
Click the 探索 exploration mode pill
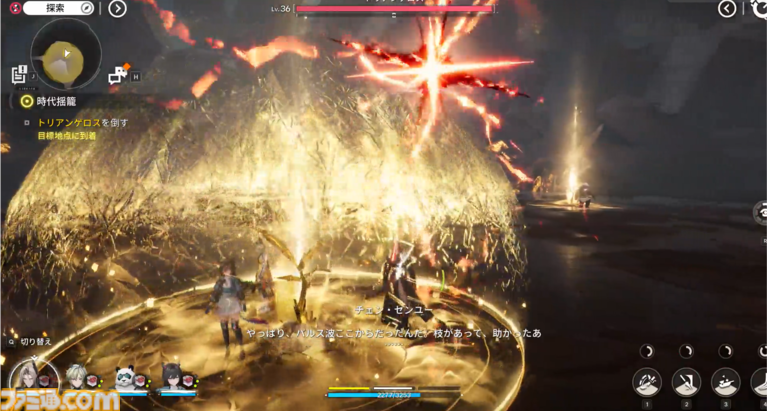coord(57,8)
